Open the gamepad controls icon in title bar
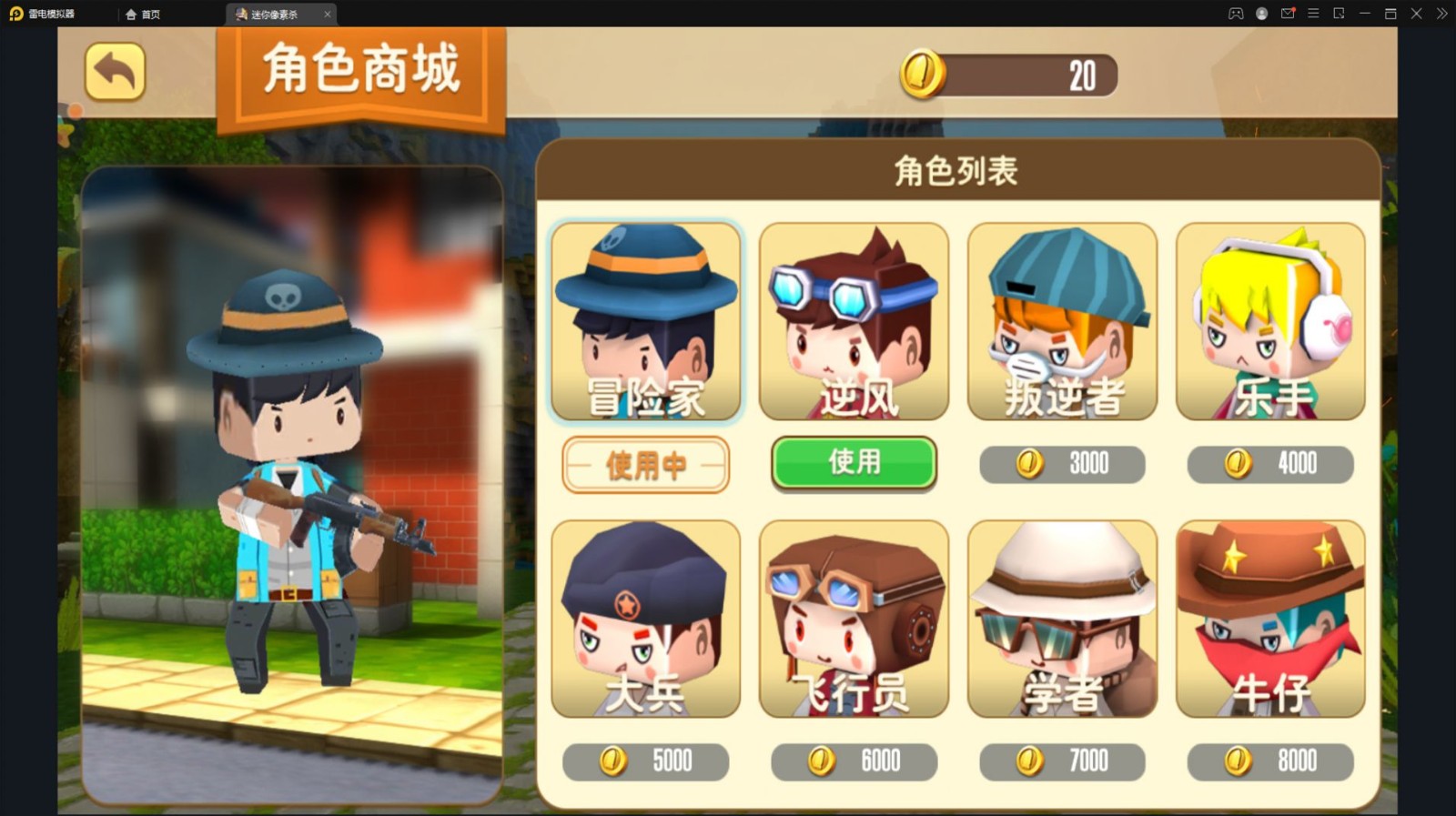Viewport: 1456px width, 816px height. (x=1236, y=14)
